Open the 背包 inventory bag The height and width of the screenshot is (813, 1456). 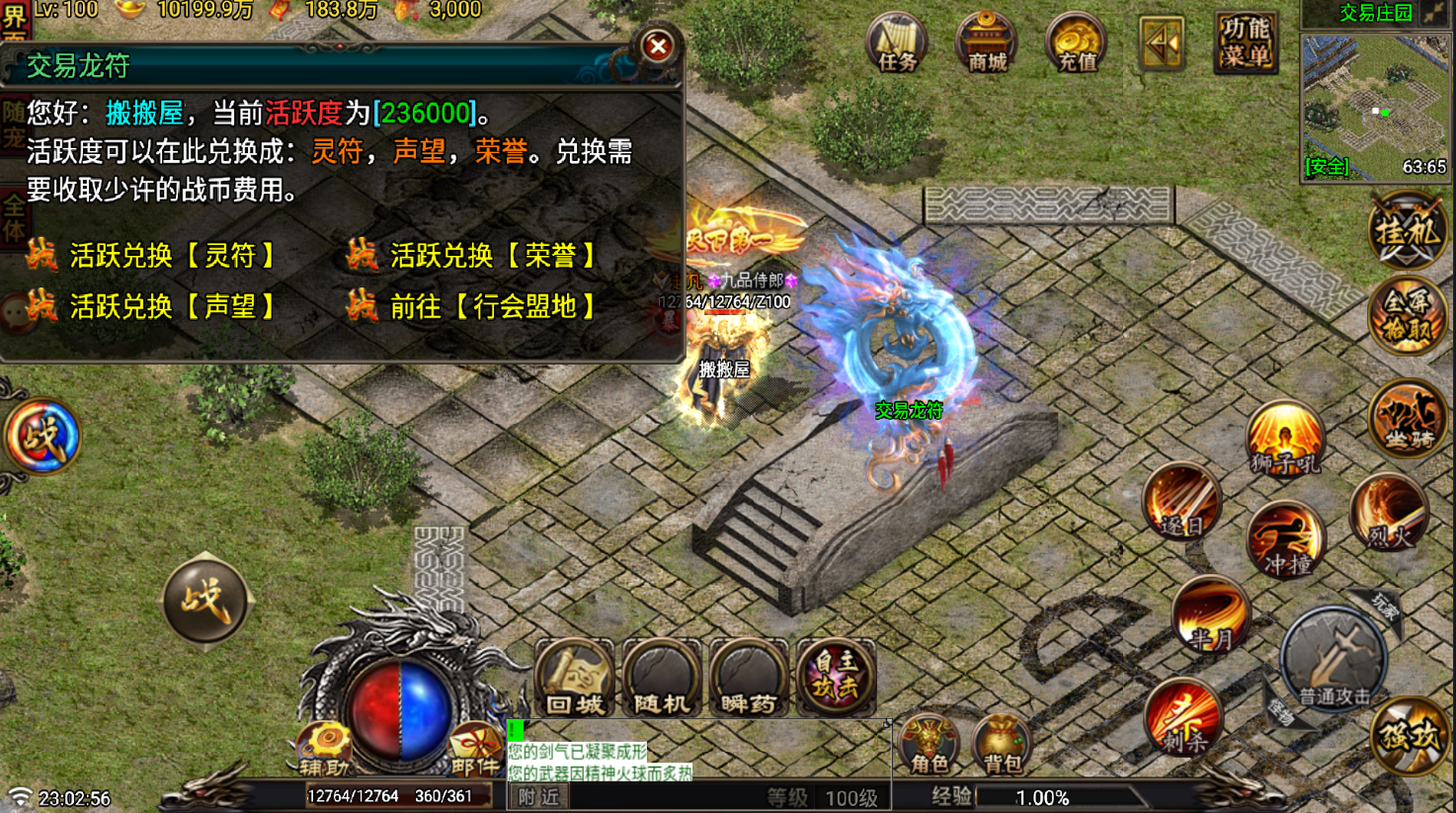tap(1002, 748)
